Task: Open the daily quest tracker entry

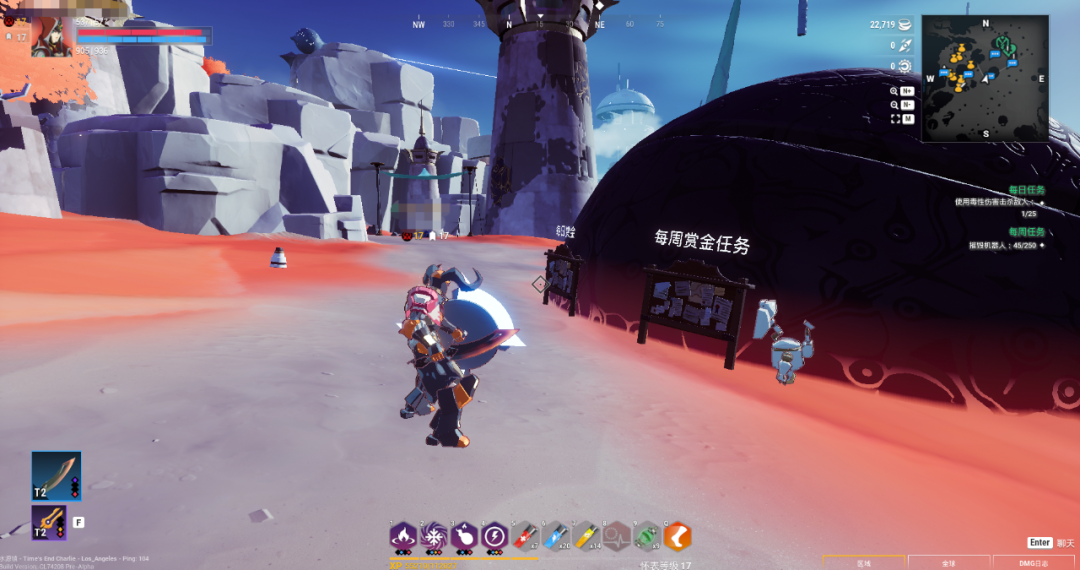Action: 1026,189
